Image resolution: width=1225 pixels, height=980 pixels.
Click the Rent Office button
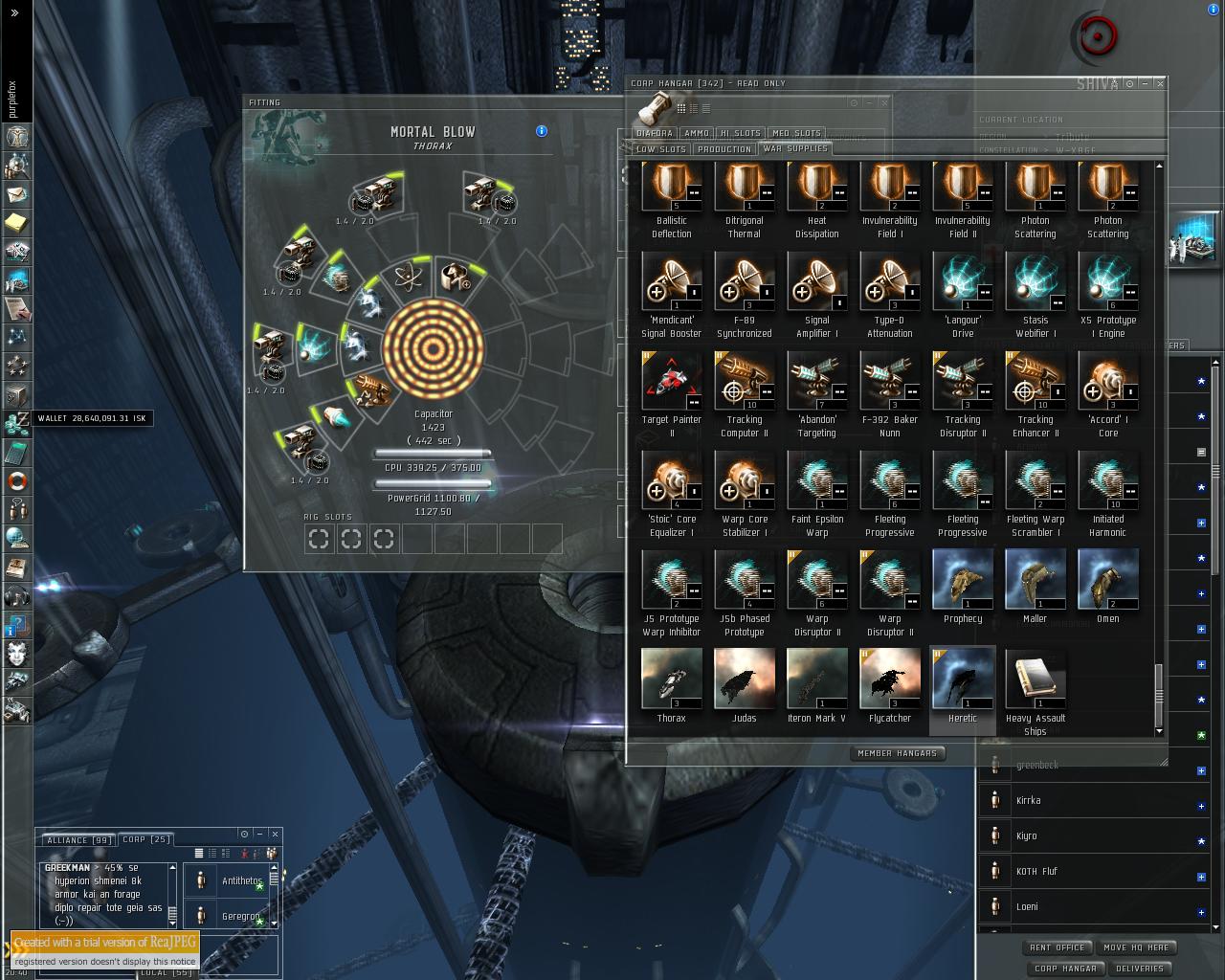coord(1057,947)
